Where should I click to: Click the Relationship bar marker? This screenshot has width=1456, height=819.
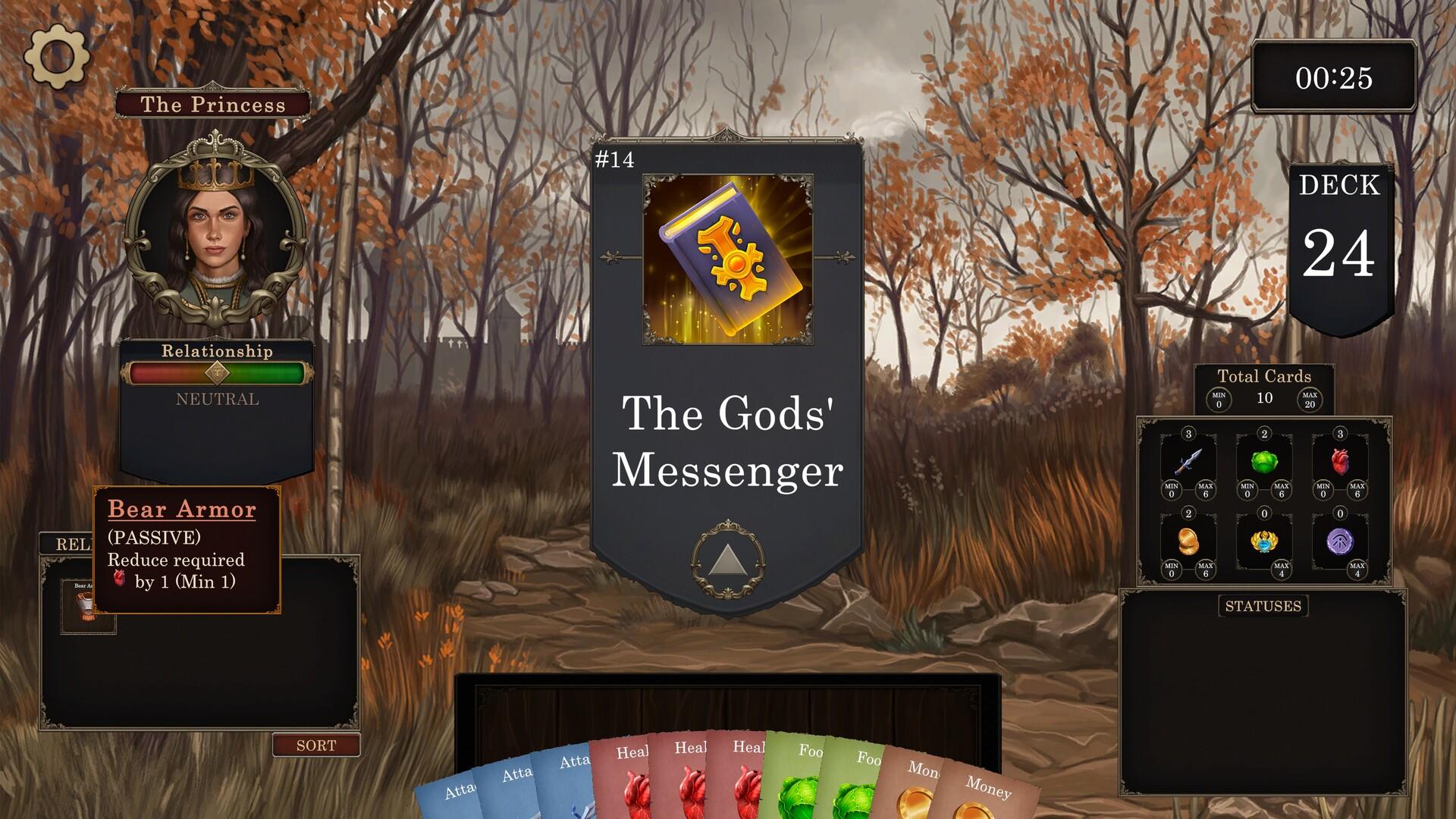pyautogui.click(x=218, y=372)
